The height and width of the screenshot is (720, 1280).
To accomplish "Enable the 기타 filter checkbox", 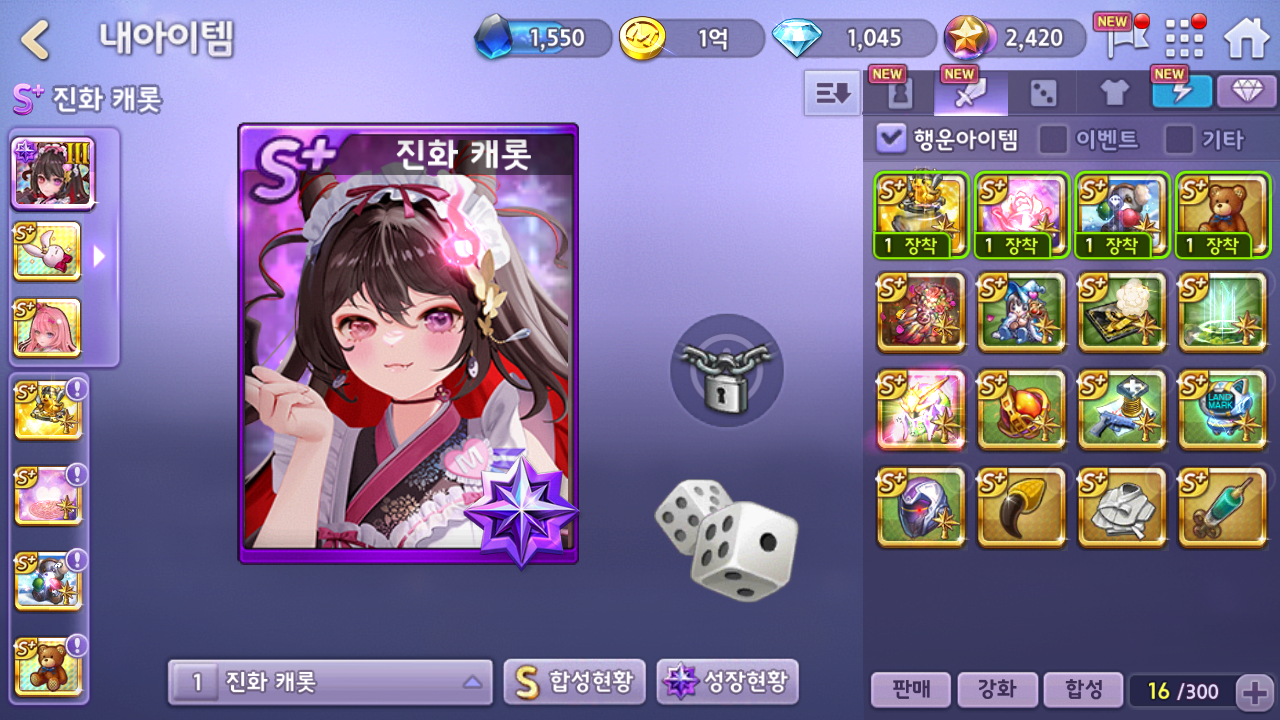I will pyautogui.click(x=1179, y=139).
